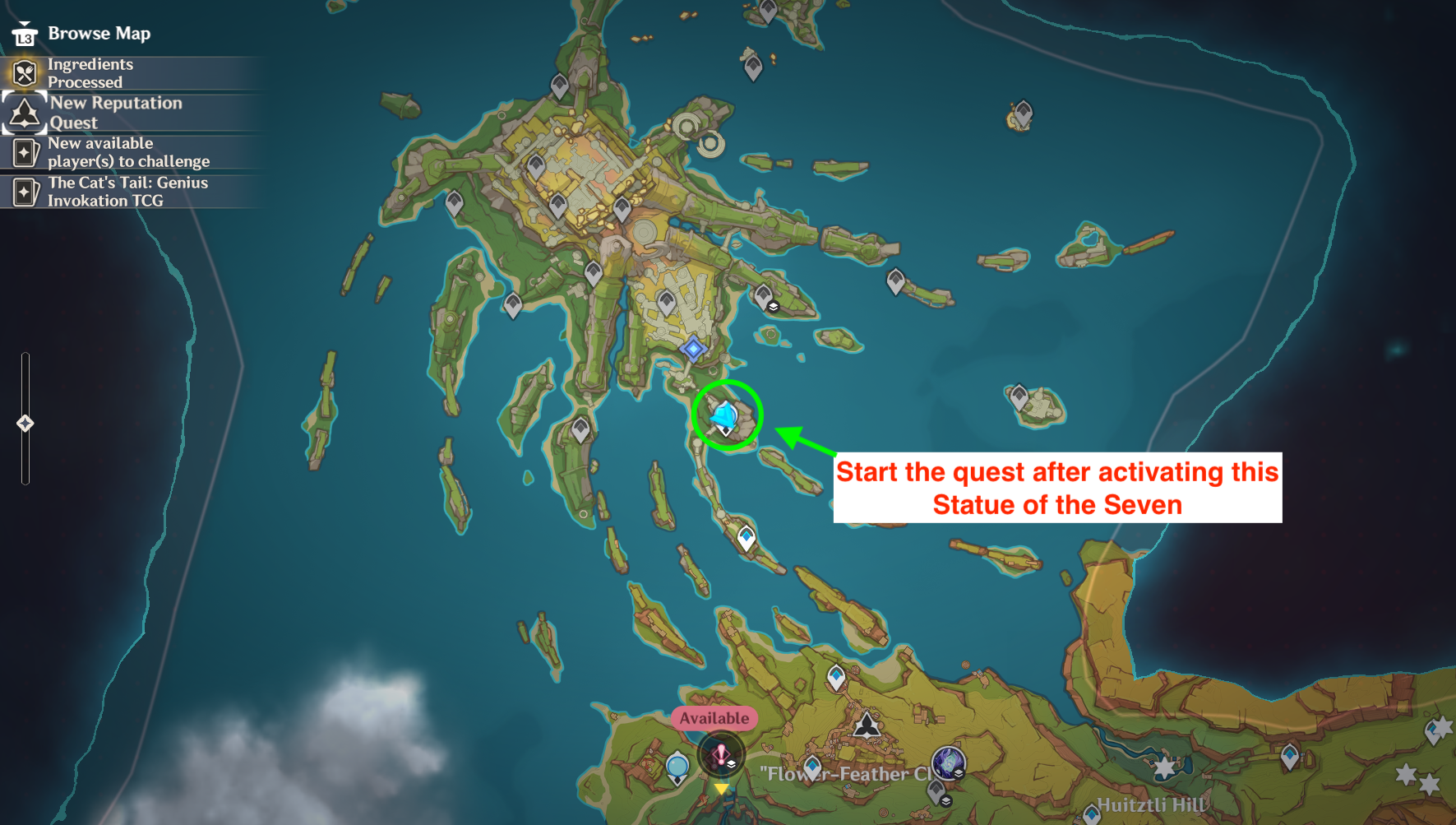Open The Cat's Tail: Genius Invokation TCG entry
This screenshot has height=825, width=1456.
pyautogui.click(x=127, y=192)
